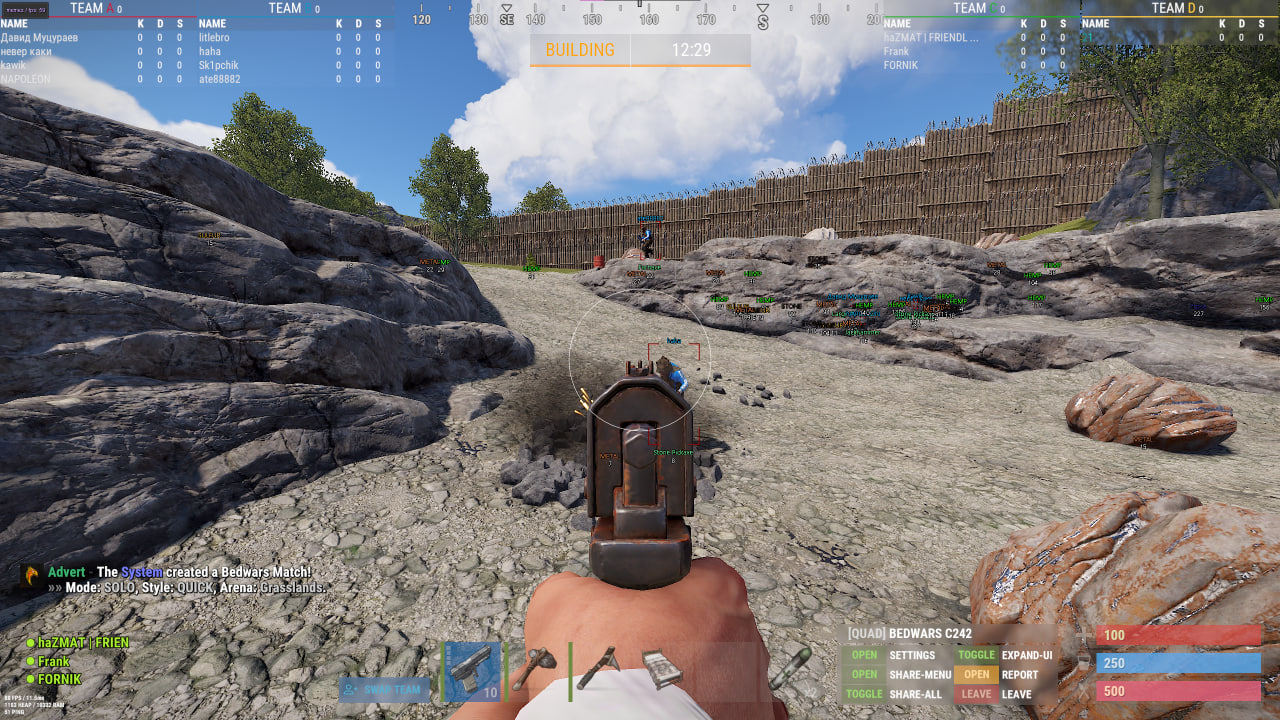This screenshot has height=720, width=1280.
Task: Click the box icon next to the blue 250 bar
Action: click(x=1084, y=661)
